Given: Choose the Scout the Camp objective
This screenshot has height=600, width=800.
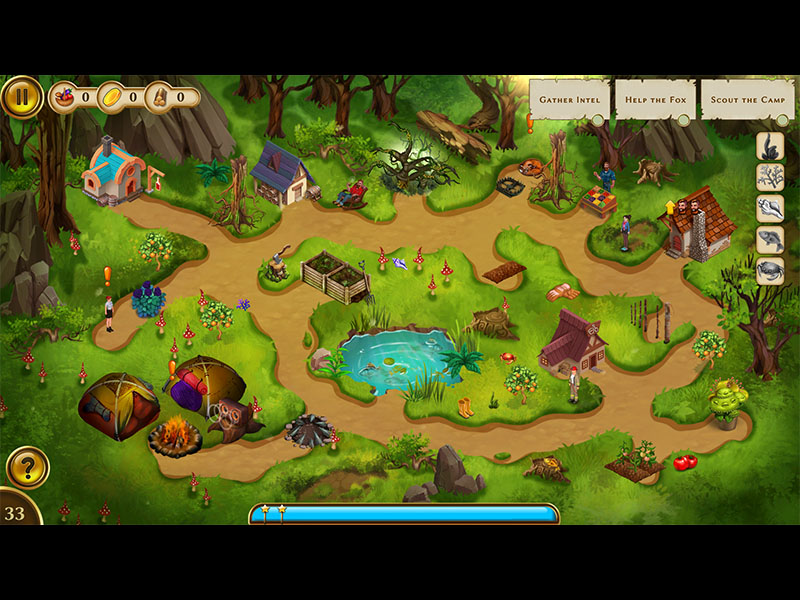Looking at the screenshot, I should click(x=746, y=100).
